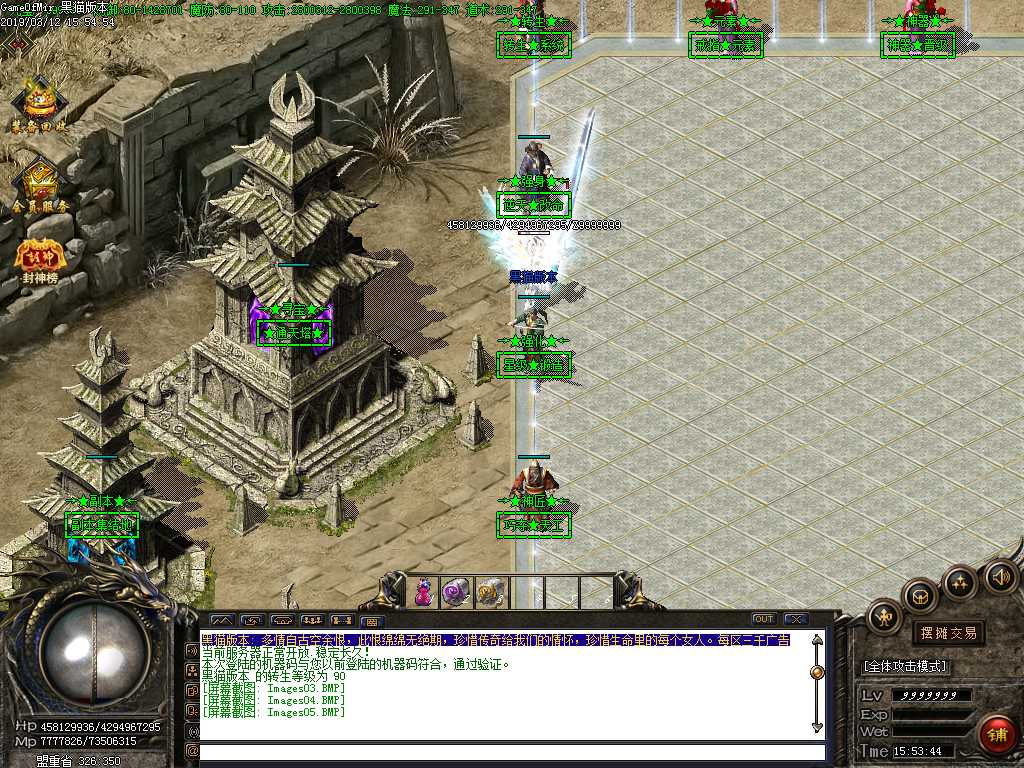Toggle the 全体攻击模式 attack mode label
The width and height of the screenshot is (1024, 768).
click(x=905, y=666)
